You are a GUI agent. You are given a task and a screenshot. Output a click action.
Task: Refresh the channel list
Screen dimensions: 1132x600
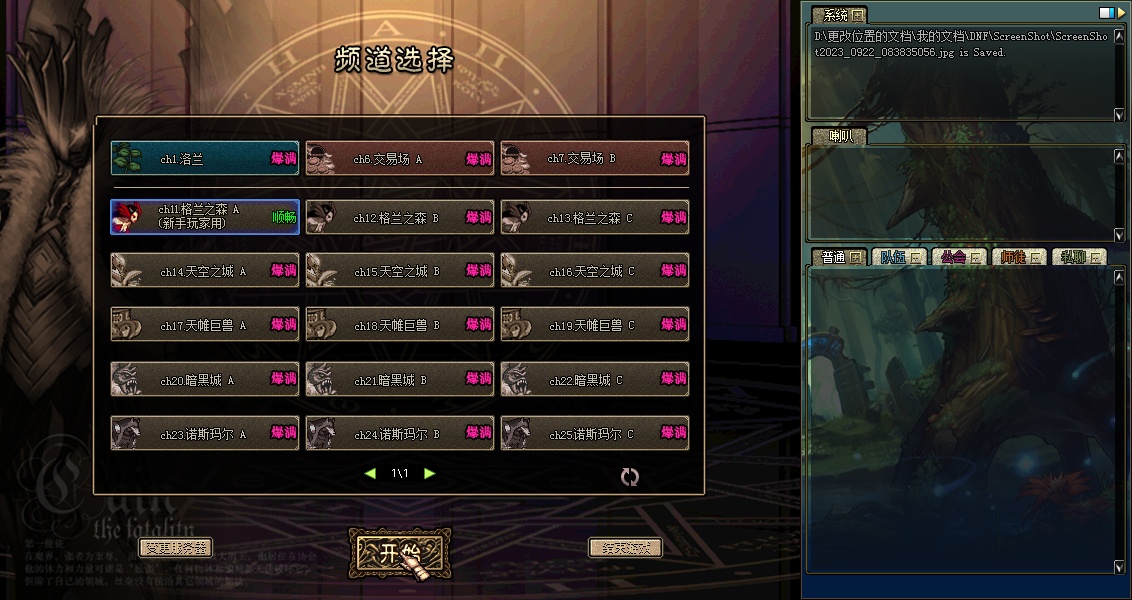[x=629, y=477]
